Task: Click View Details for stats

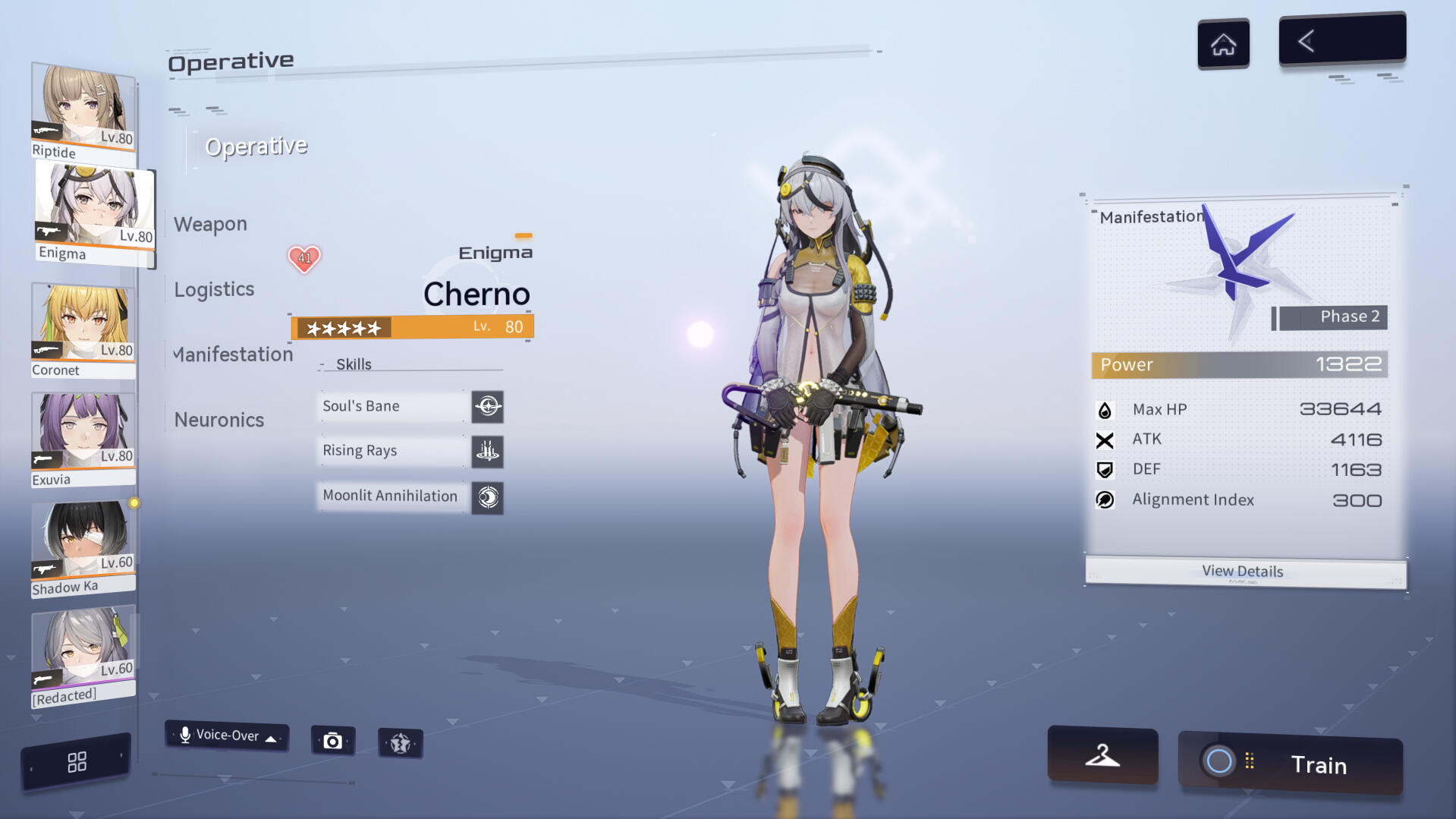Action: 1244,572
